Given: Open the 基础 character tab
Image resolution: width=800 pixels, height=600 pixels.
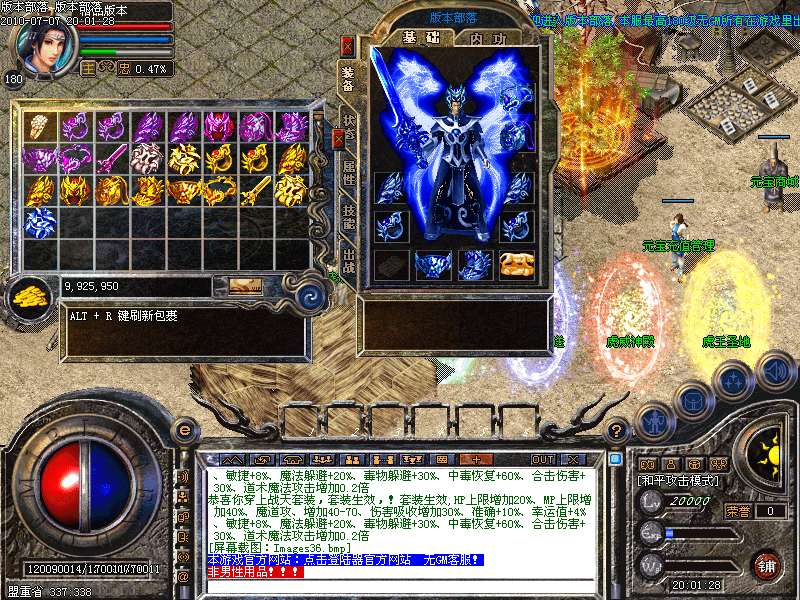Looking at the screenshot, I should click(x=413, y=38).
